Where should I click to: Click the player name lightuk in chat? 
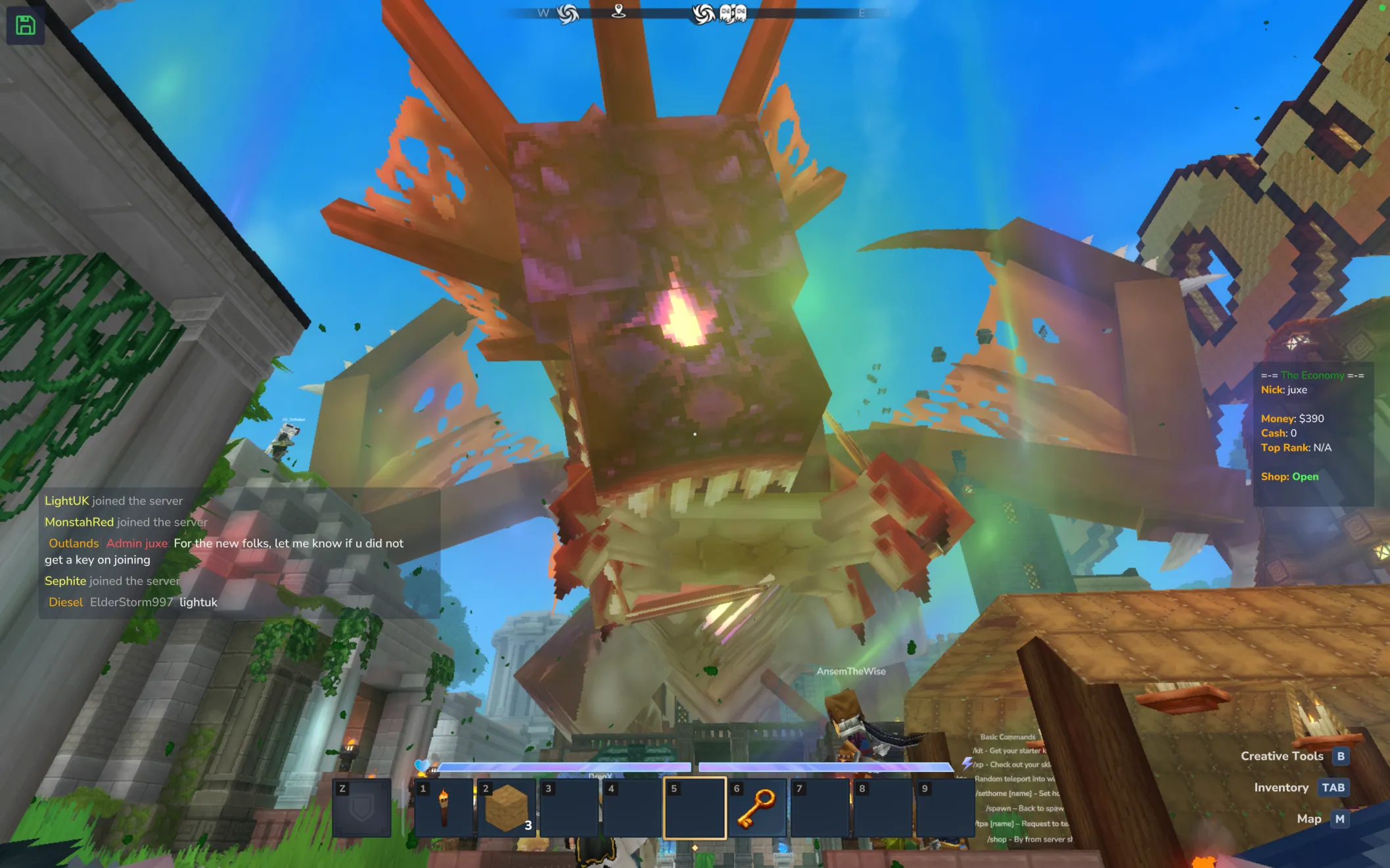pyautogui.click(x=198, y=602)
